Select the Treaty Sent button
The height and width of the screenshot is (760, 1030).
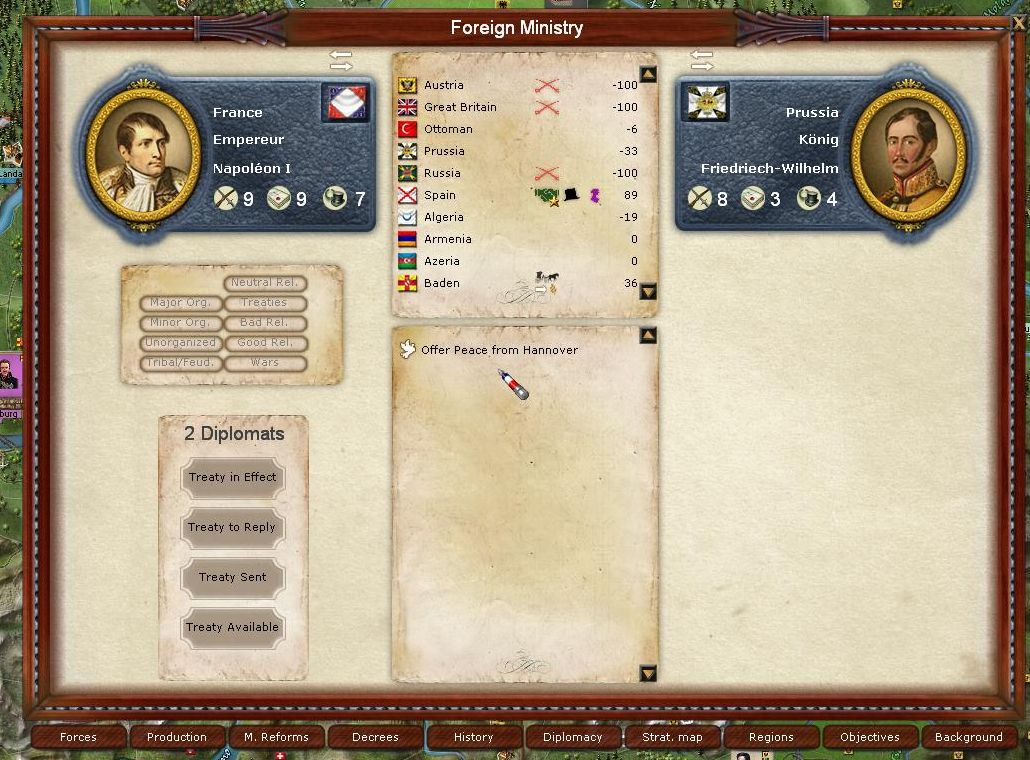[x=232, y=578]
